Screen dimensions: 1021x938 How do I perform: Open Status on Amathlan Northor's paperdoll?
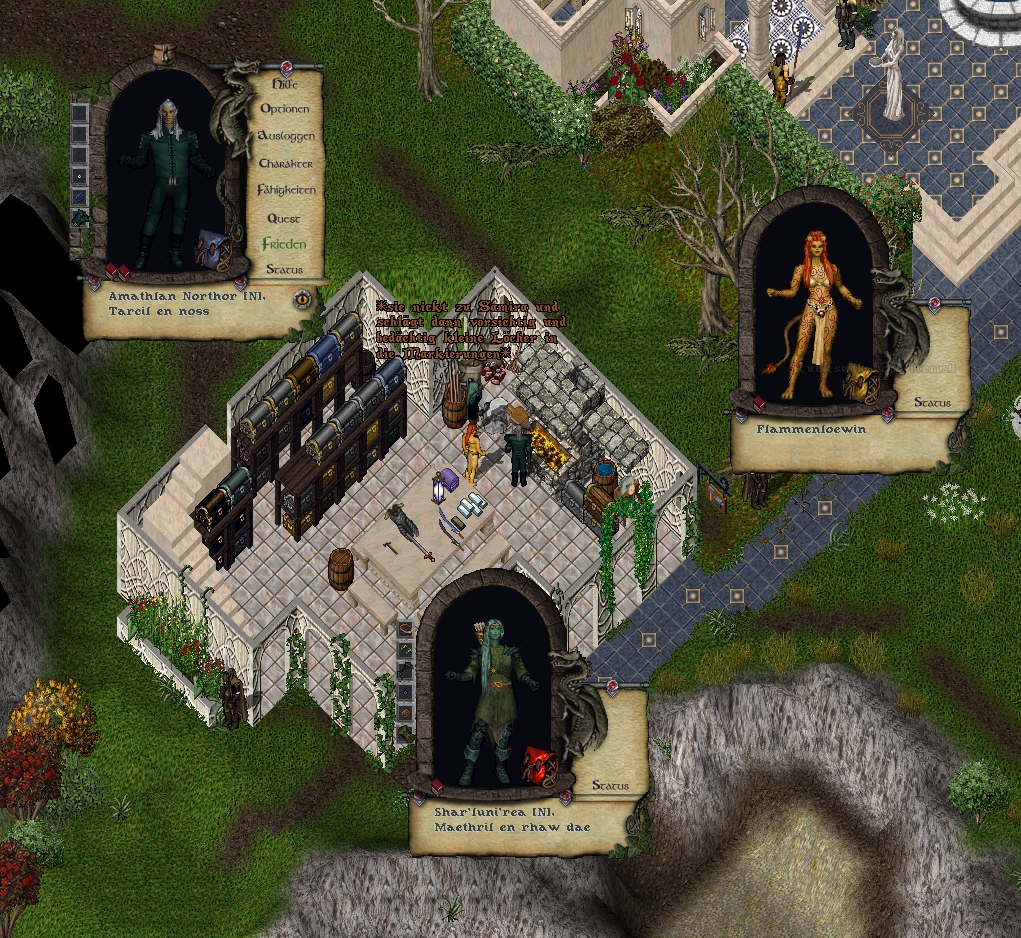click(x=284, y=270)
